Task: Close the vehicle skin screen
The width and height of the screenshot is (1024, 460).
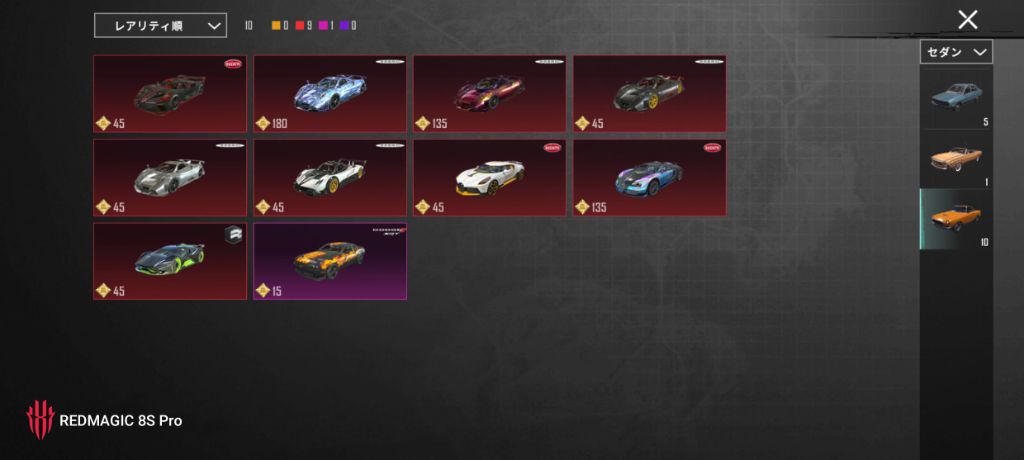Action: click(x=967, y=19)
